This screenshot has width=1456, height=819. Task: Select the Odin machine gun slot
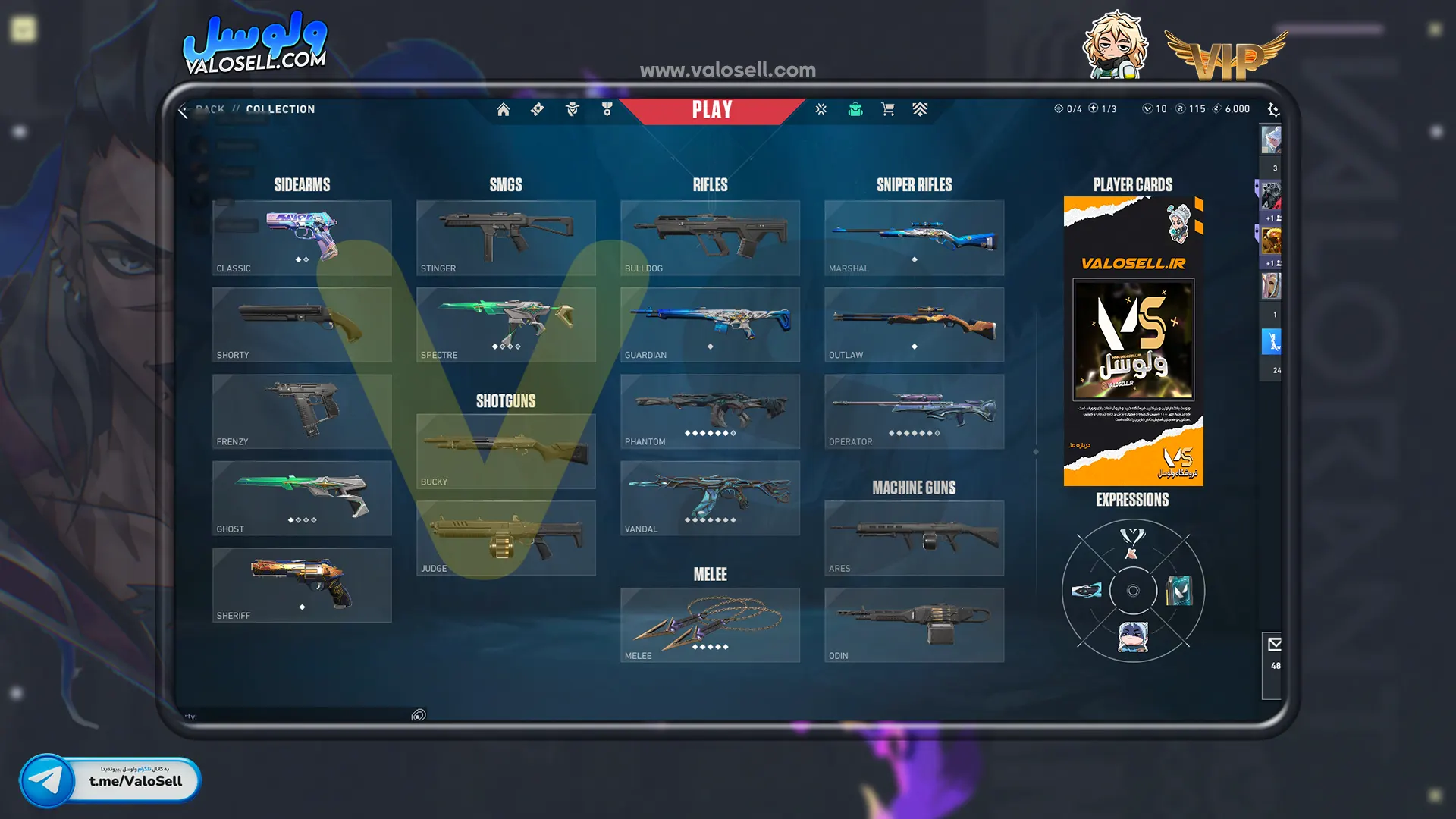point(914,625)
